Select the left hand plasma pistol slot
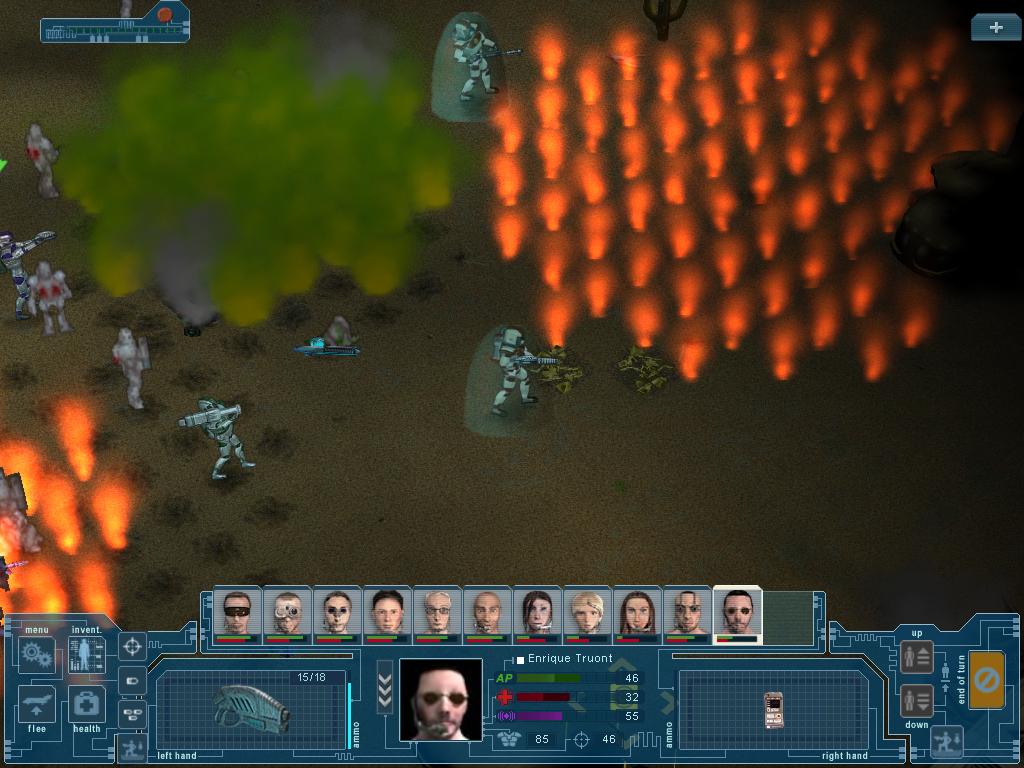This screenshot has width=1024, height=768. pyautogui.click(x=250, y=707)
